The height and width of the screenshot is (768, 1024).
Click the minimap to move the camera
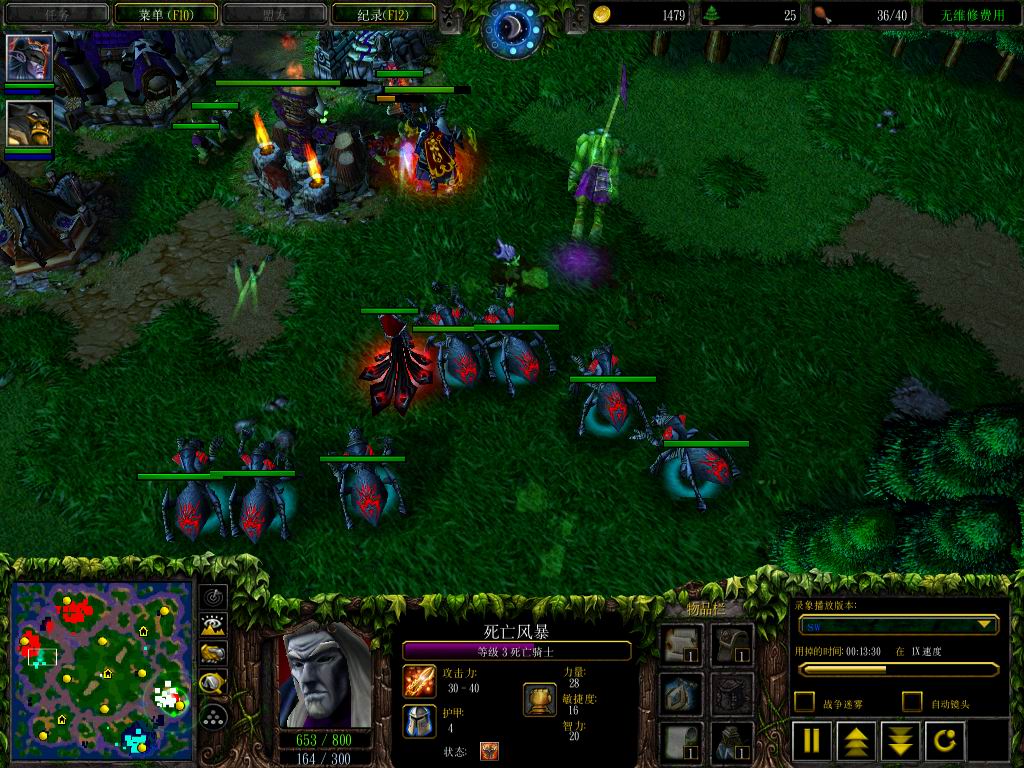(x=101, y=670)
